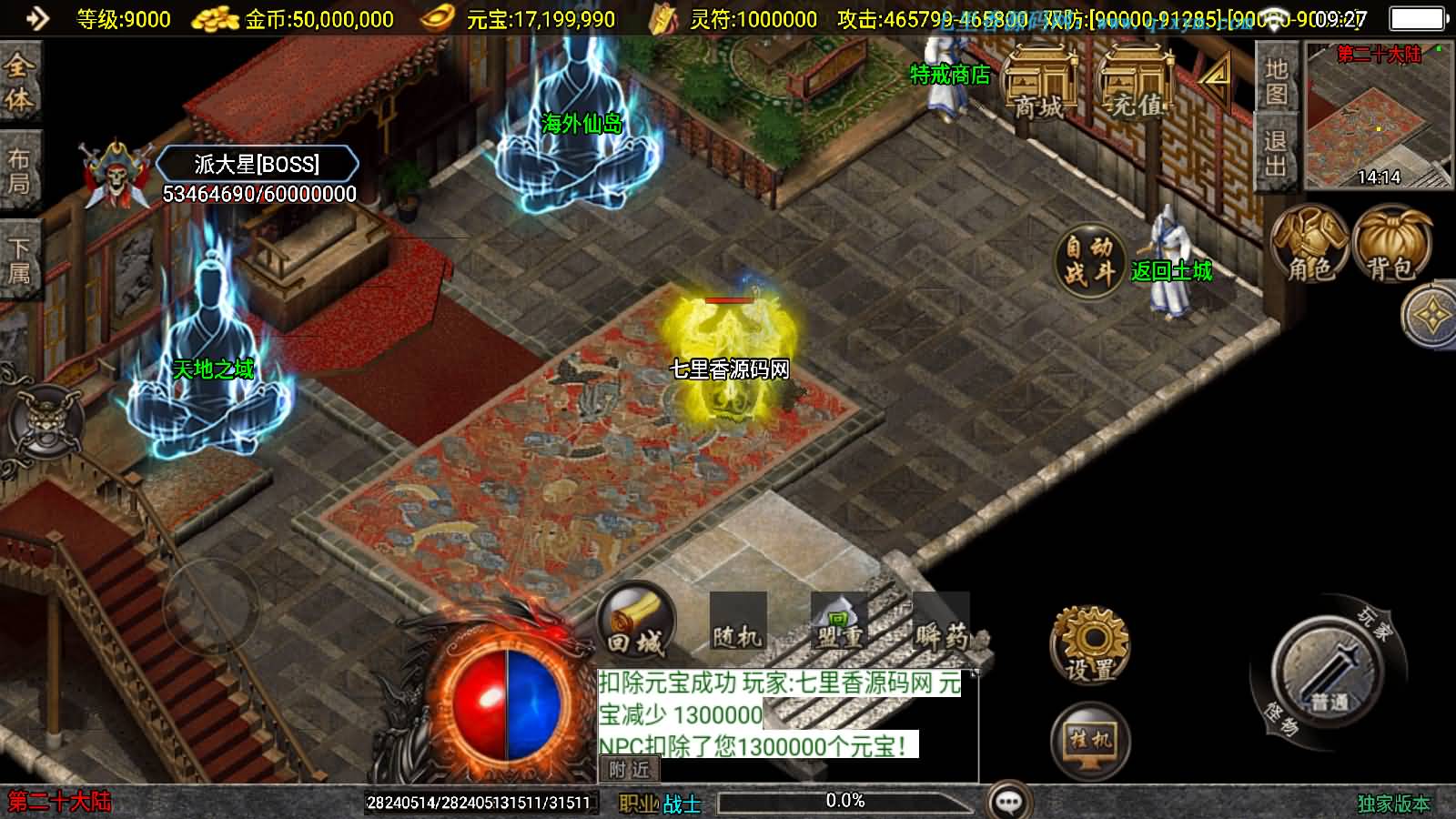Open the 背包 backpack
This screenshot has width=1456, height=819.
pyautogui.click(x=1391, y=243)
